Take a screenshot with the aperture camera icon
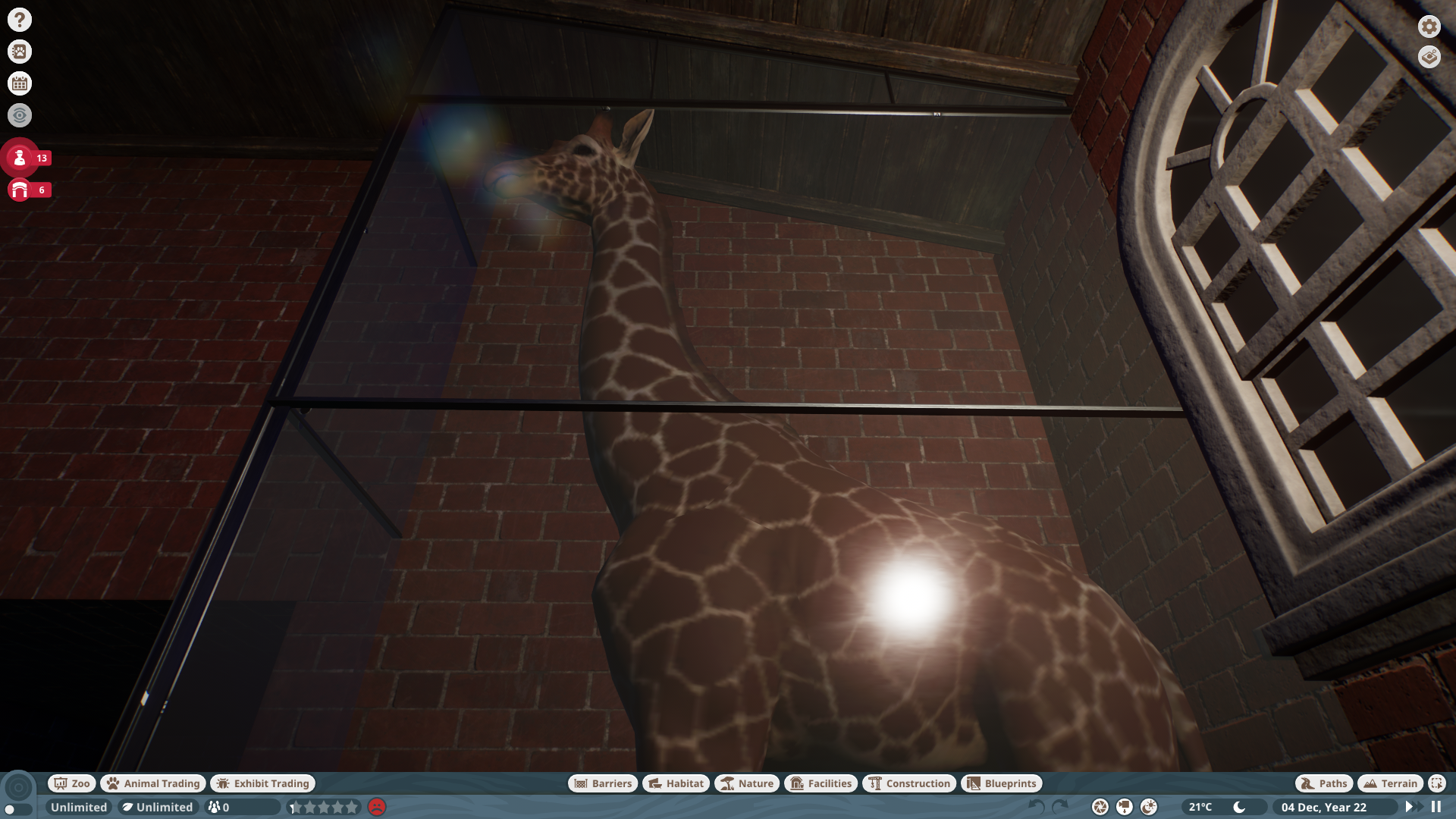Viewport: 1456px width, 819px height. pyautogui.click(x=1099, y=807)
